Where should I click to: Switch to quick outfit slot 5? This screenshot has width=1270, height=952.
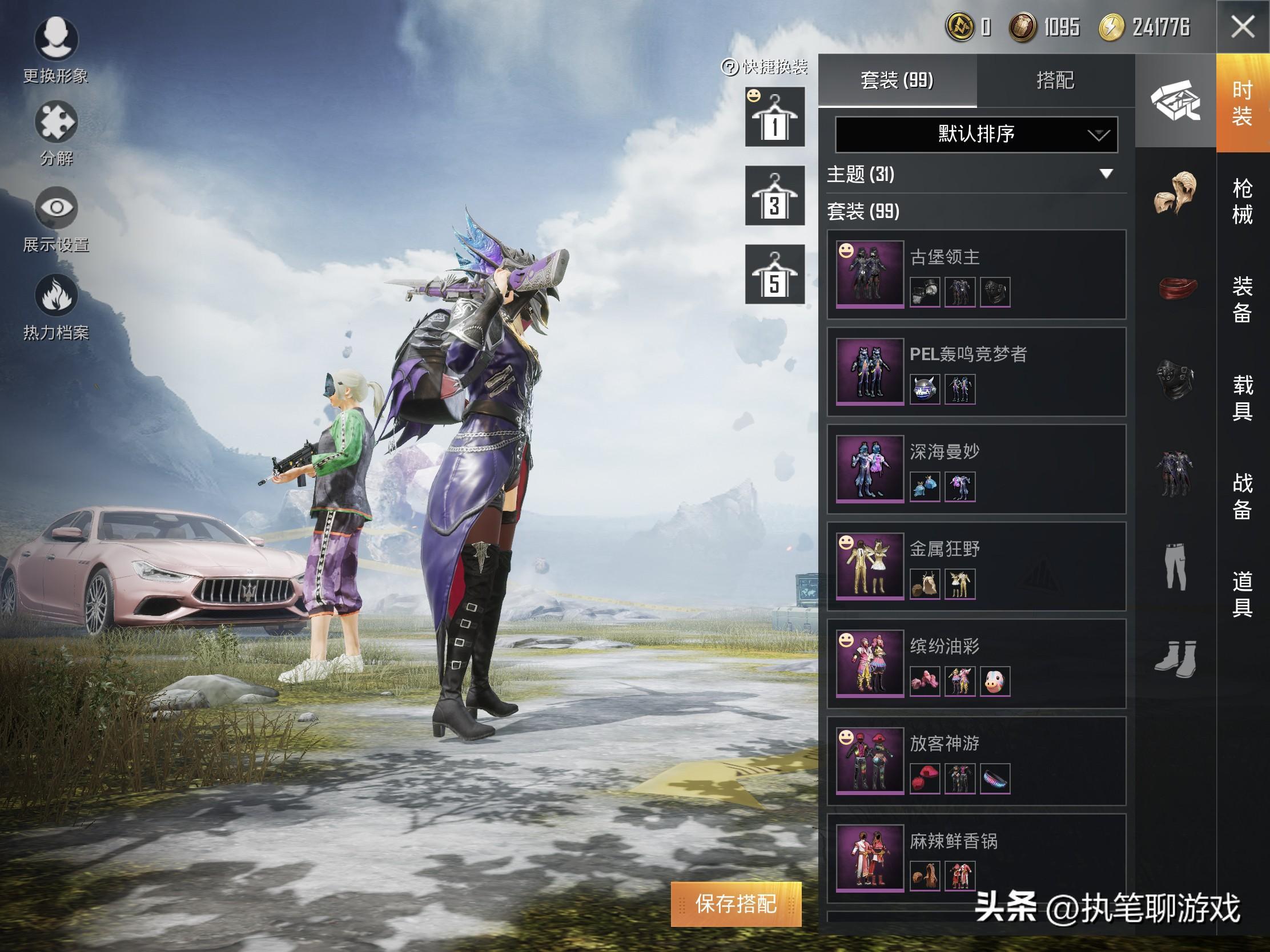[x=774, y=275]
